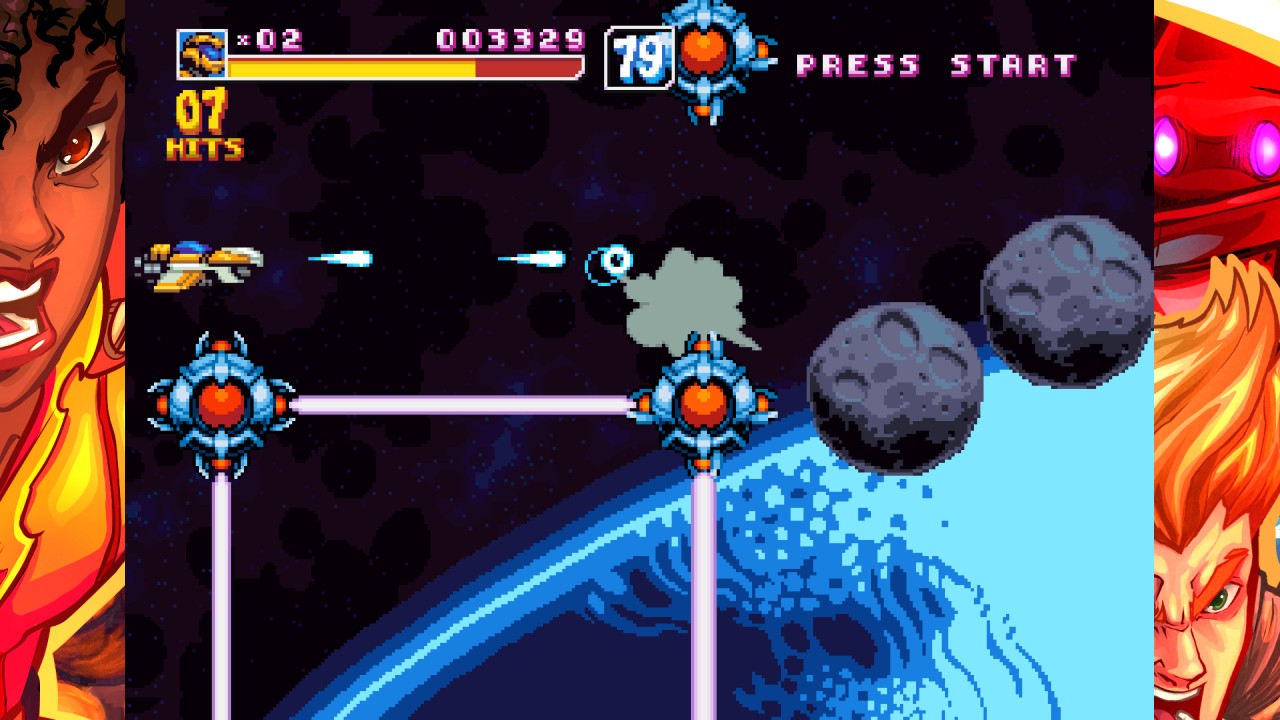1280x720 pixels.
Task: Click the yellow-red health bar
Action: click(x=400, y=70)
